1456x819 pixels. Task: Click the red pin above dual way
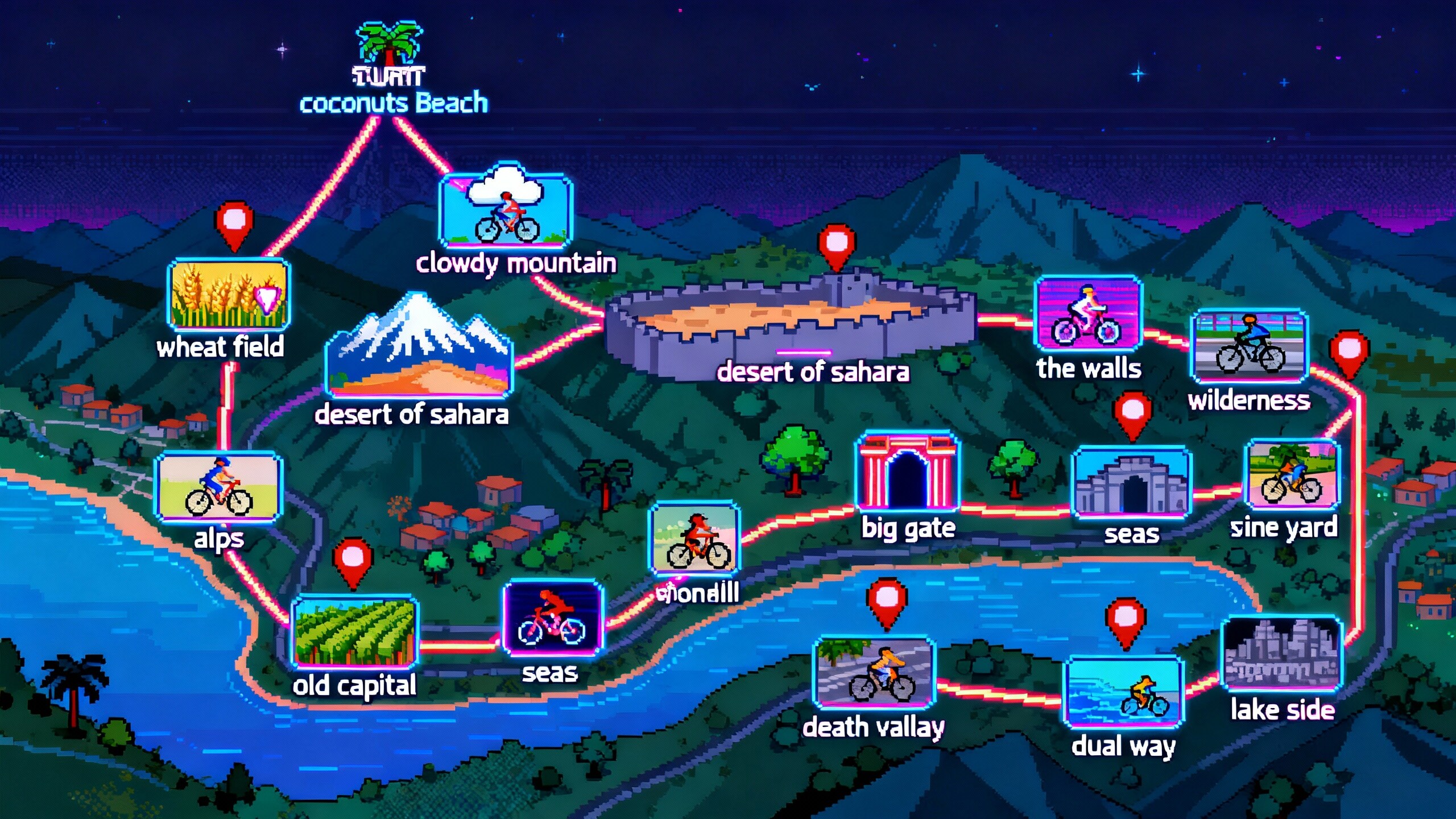1125,619
